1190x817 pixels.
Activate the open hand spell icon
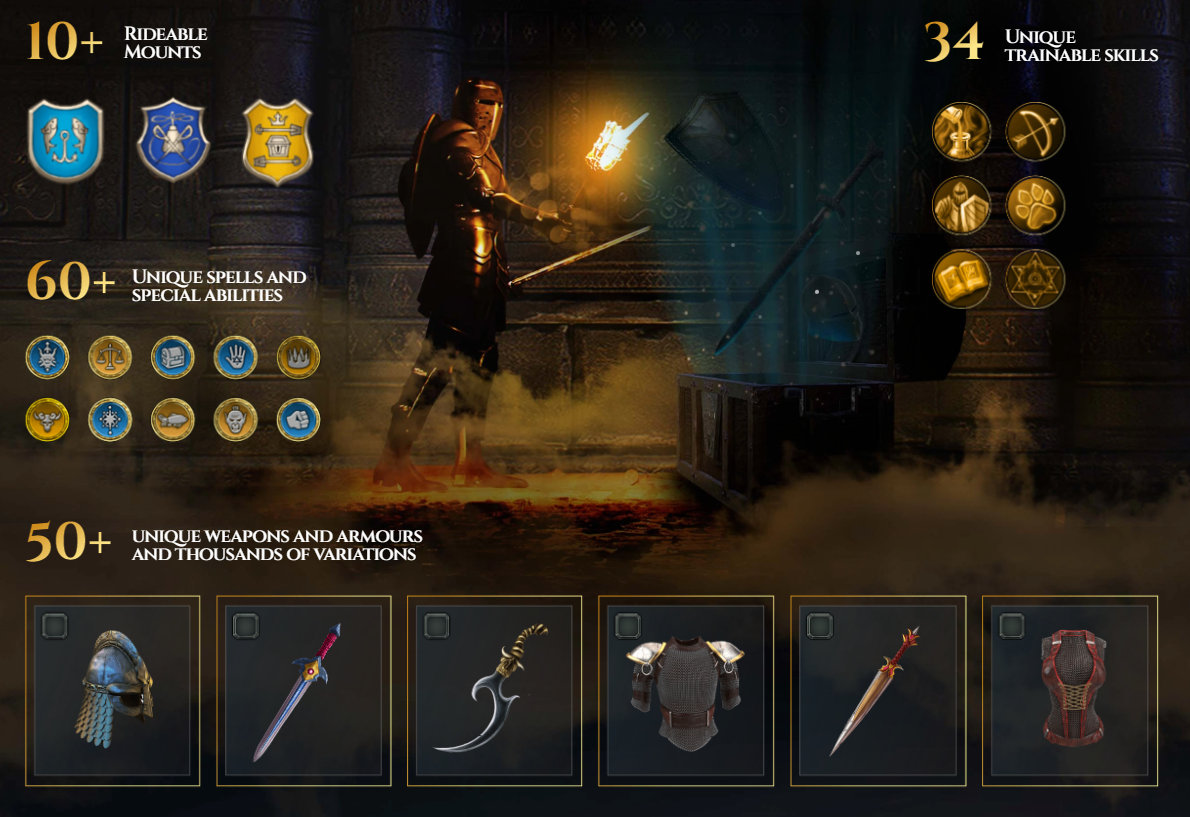235,357
